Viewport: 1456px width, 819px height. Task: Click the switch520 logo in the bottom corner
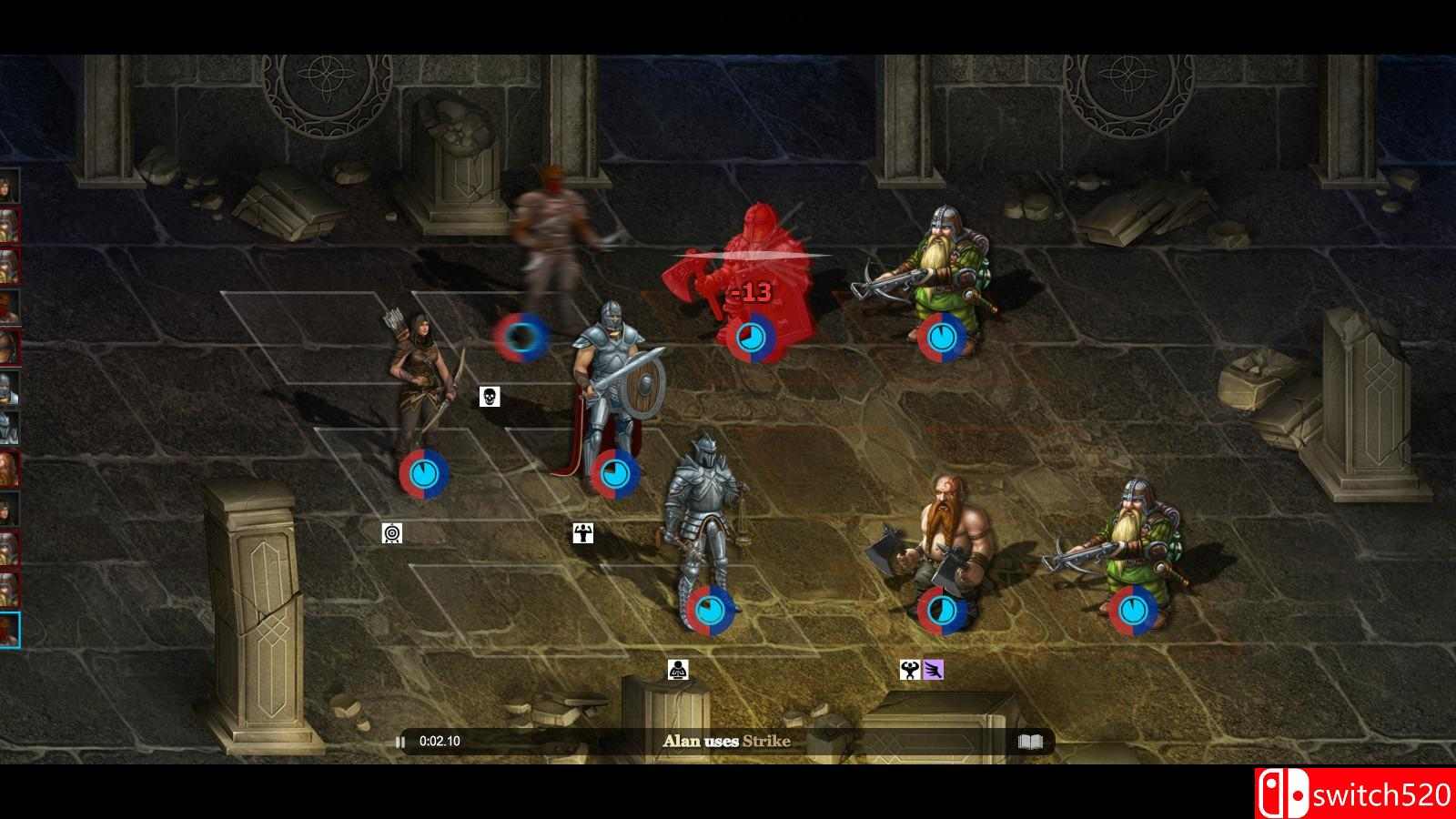[1353, 791]
